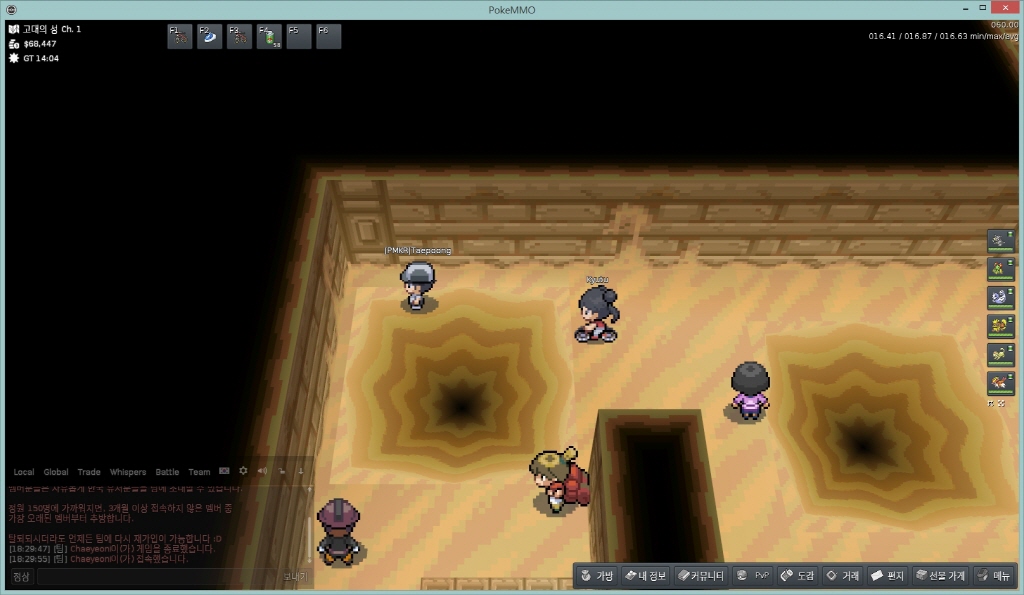Switch to the Global chat tab
Viewport: 1024px width, 595px height.
[x=56, y=472]
